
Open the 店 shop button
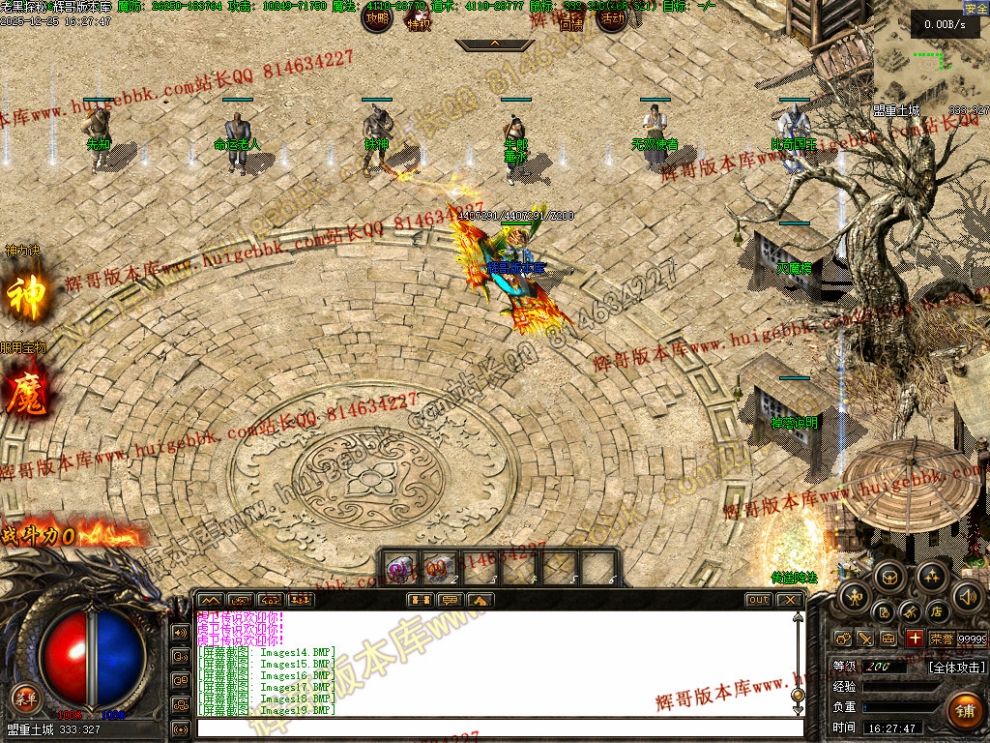click(935, 610)
